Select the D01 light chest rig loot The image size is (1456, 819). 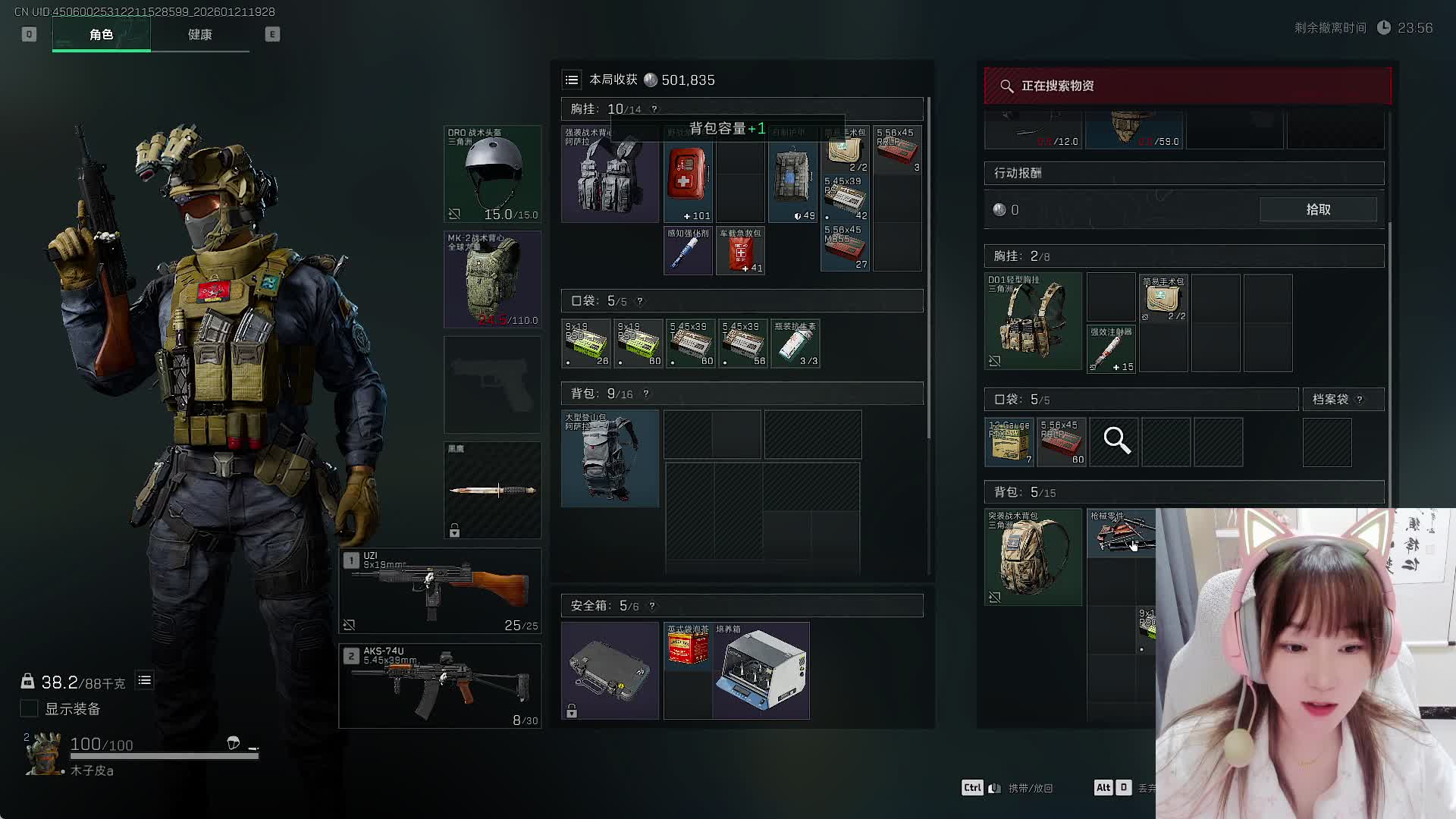[1033, 322]
